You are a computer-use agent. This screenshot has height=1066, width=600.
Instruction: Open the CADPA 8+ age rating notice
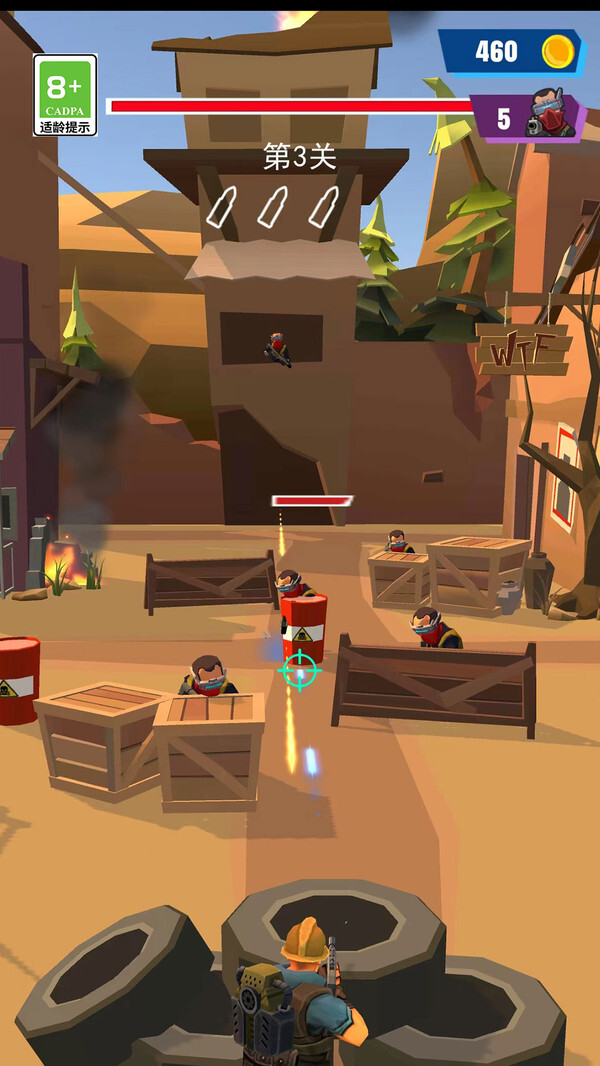(x=65, y=95)
